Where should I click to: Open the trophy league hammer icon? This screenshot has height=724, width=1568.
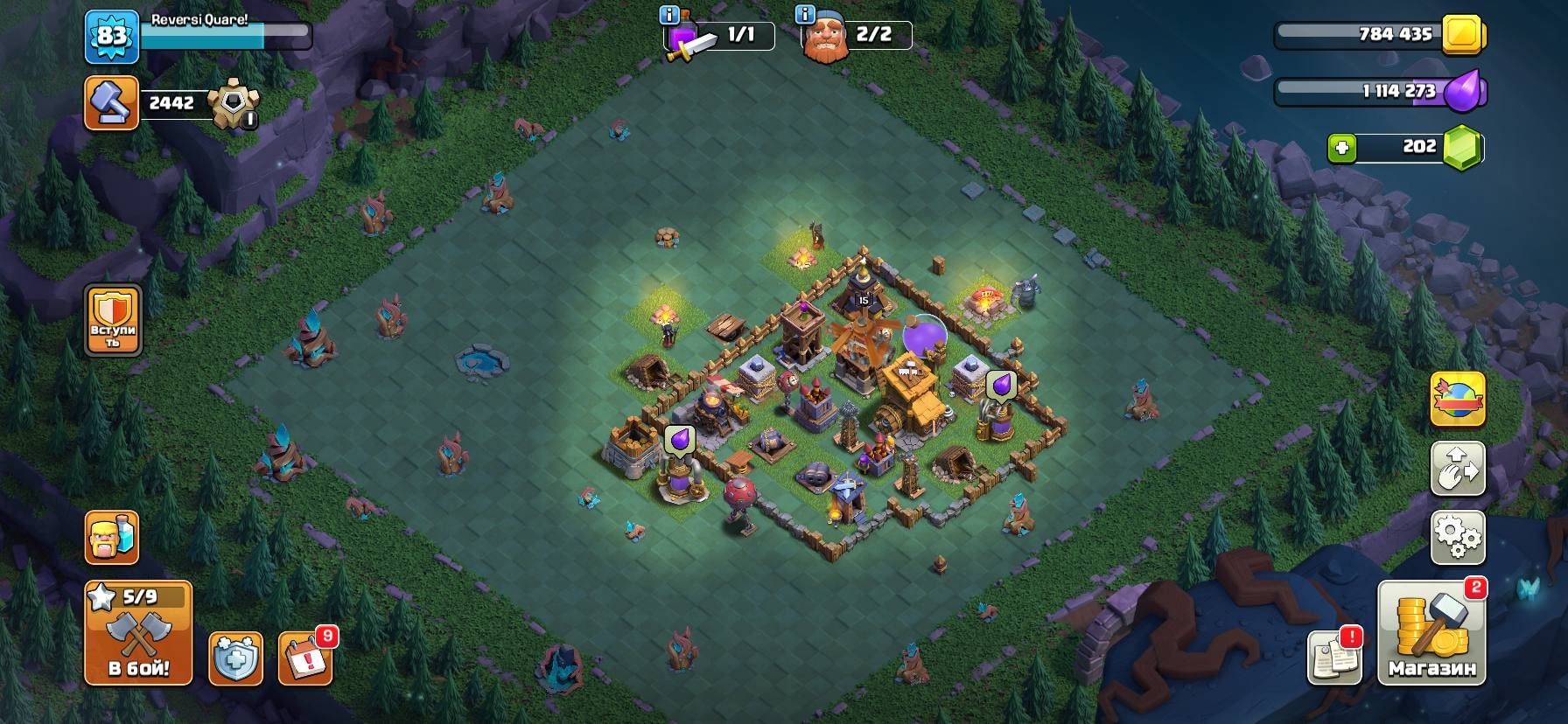click(112, 103)
